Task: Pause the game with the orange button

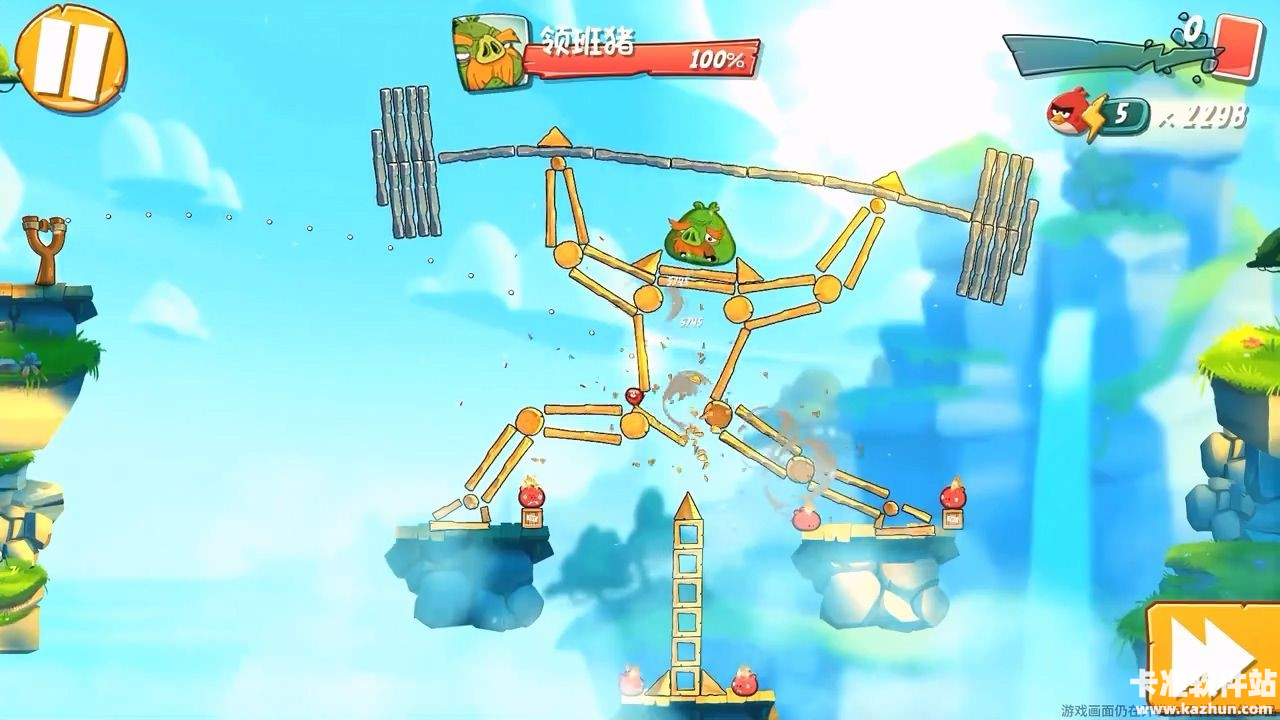Action: [x=71, y=58]
